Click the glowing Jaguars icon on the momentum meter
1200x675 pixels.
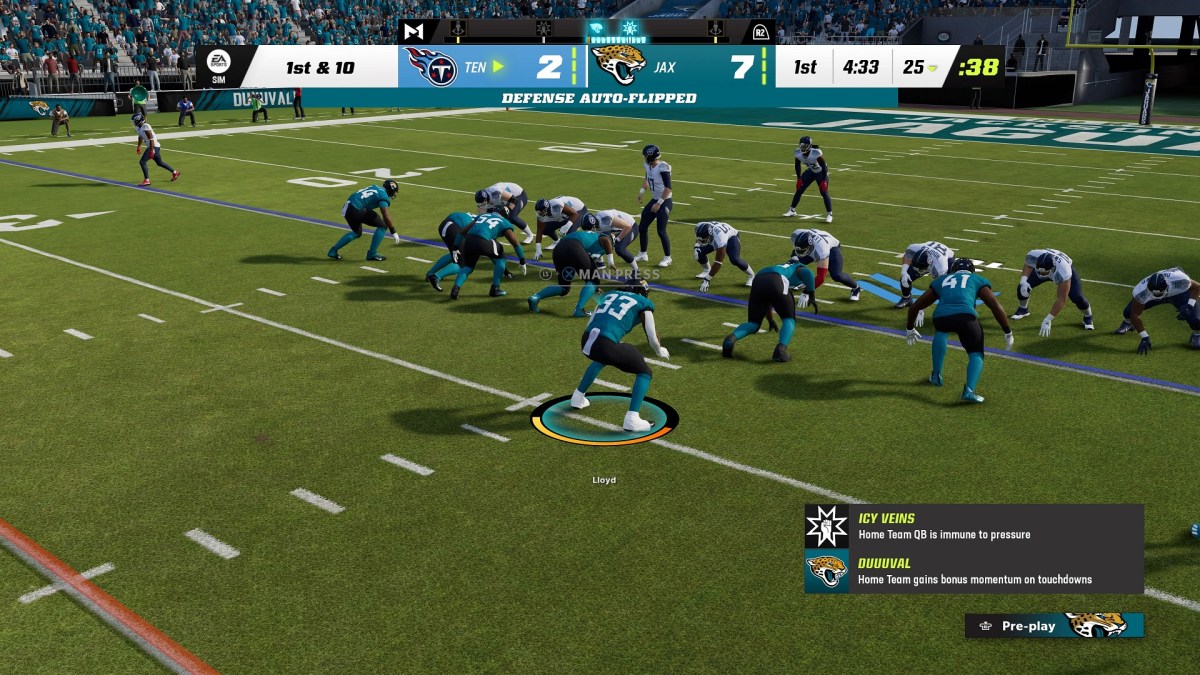point(597,28)
